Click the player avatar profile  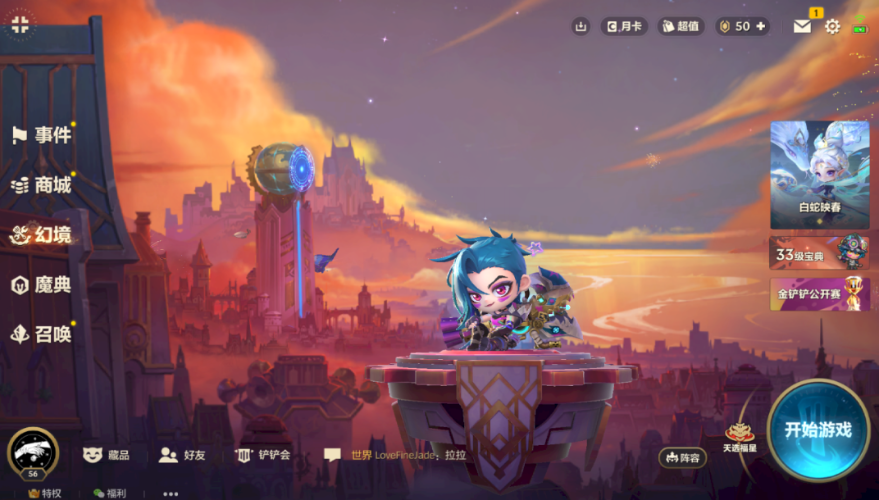(x=32, y=452)
